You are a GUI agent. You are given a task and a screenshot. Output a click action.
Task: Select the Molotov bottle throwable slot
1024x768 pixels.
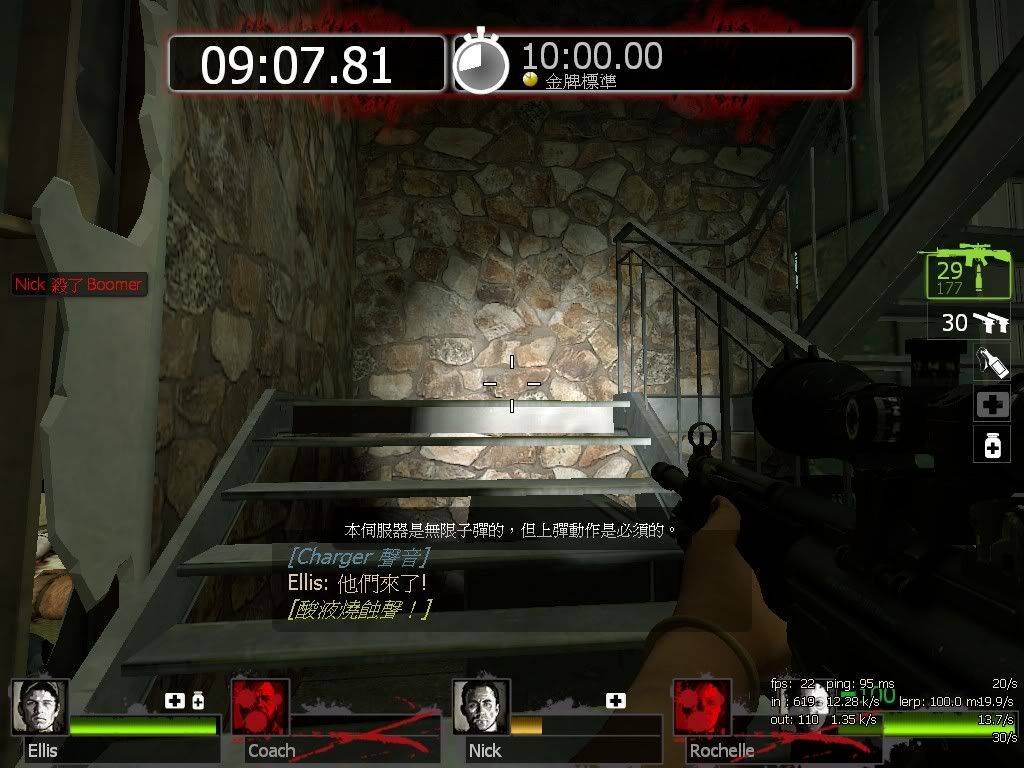[x=992, y=362]
